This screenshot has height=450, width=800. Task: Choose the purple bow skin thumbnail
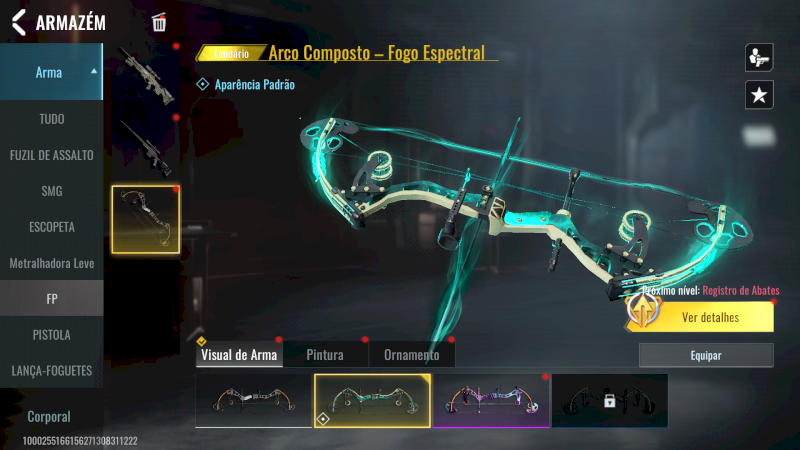(491, 400)
